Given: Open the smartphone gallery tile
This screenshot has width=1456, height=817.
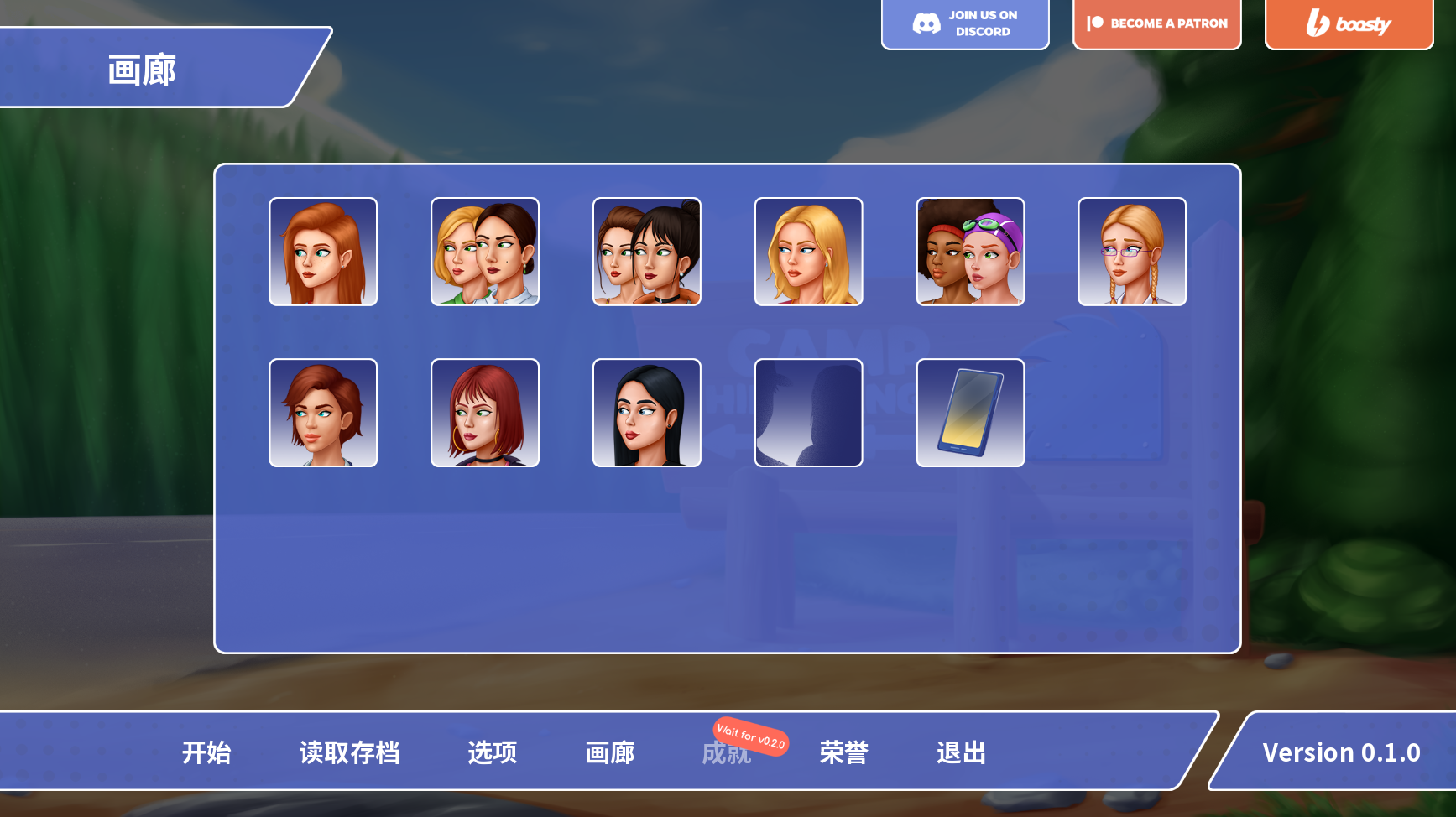Looking at the screenshot, I should [x=970, y=413].
